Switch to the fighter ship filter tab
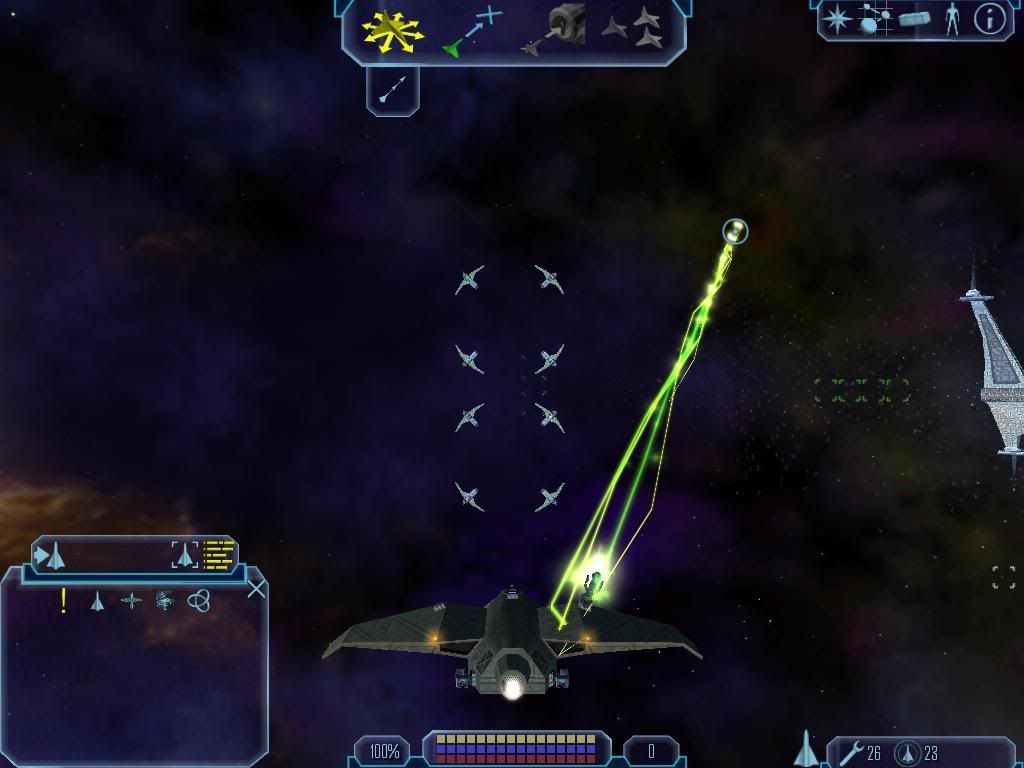Image resolution: width=1024 pixels, height=768 pixels. [97, 601]
